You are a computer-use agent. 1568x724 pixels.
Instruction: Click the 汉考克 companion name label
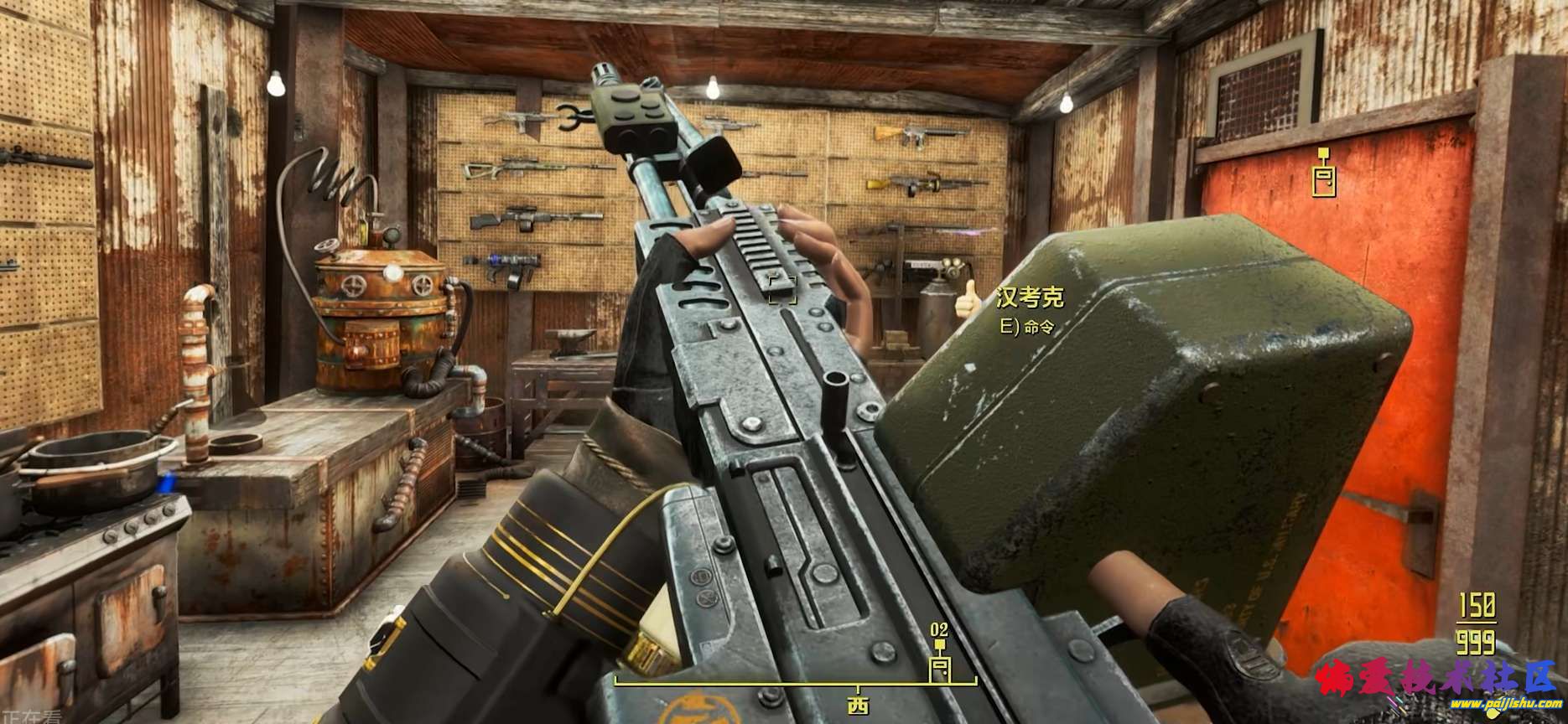point(1030,297)
